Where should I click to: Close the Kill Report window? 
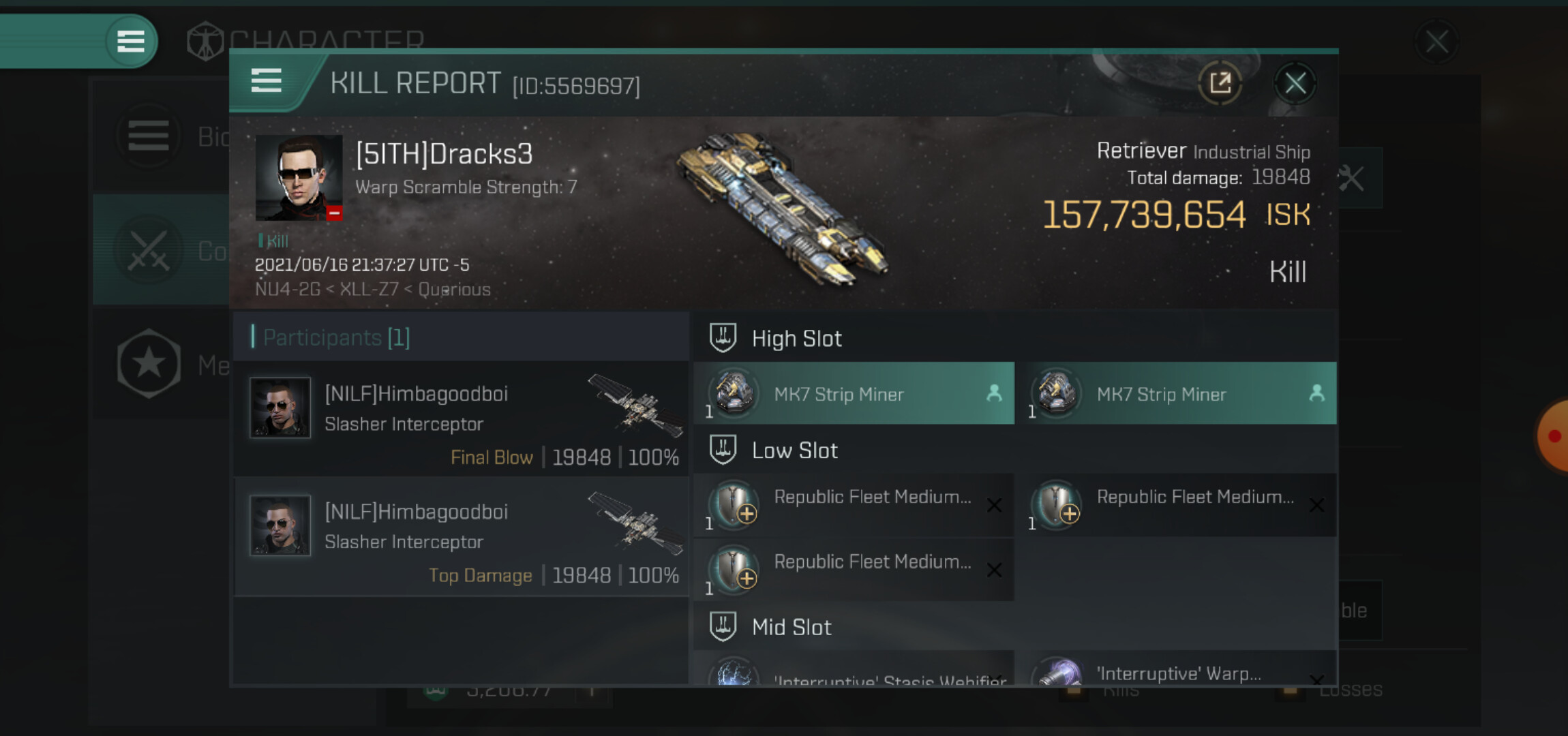(1295, 84)
